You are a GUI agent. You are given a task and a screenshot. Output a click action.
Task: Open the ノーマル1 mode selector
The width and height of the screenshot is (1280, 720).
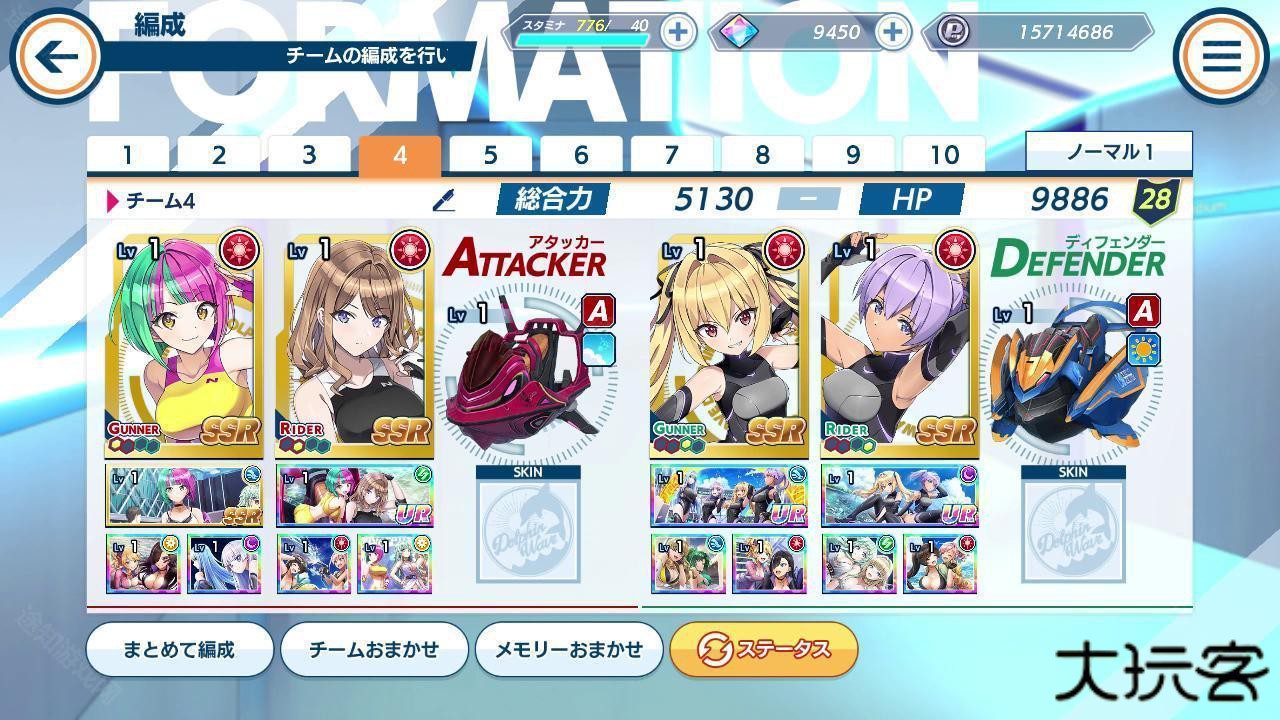(1108, 152)
